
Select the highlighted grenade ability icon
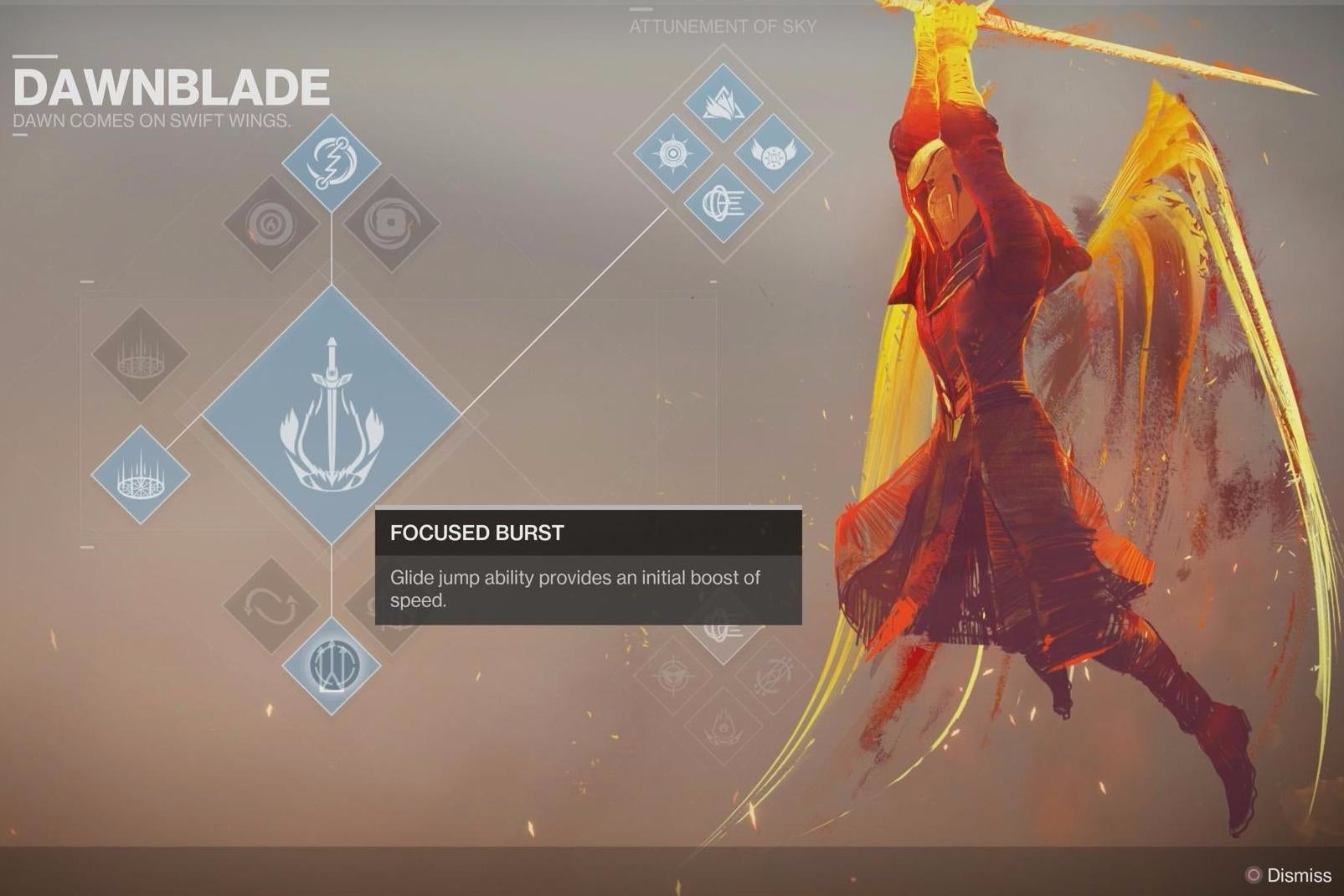click(x=331, y=163)
